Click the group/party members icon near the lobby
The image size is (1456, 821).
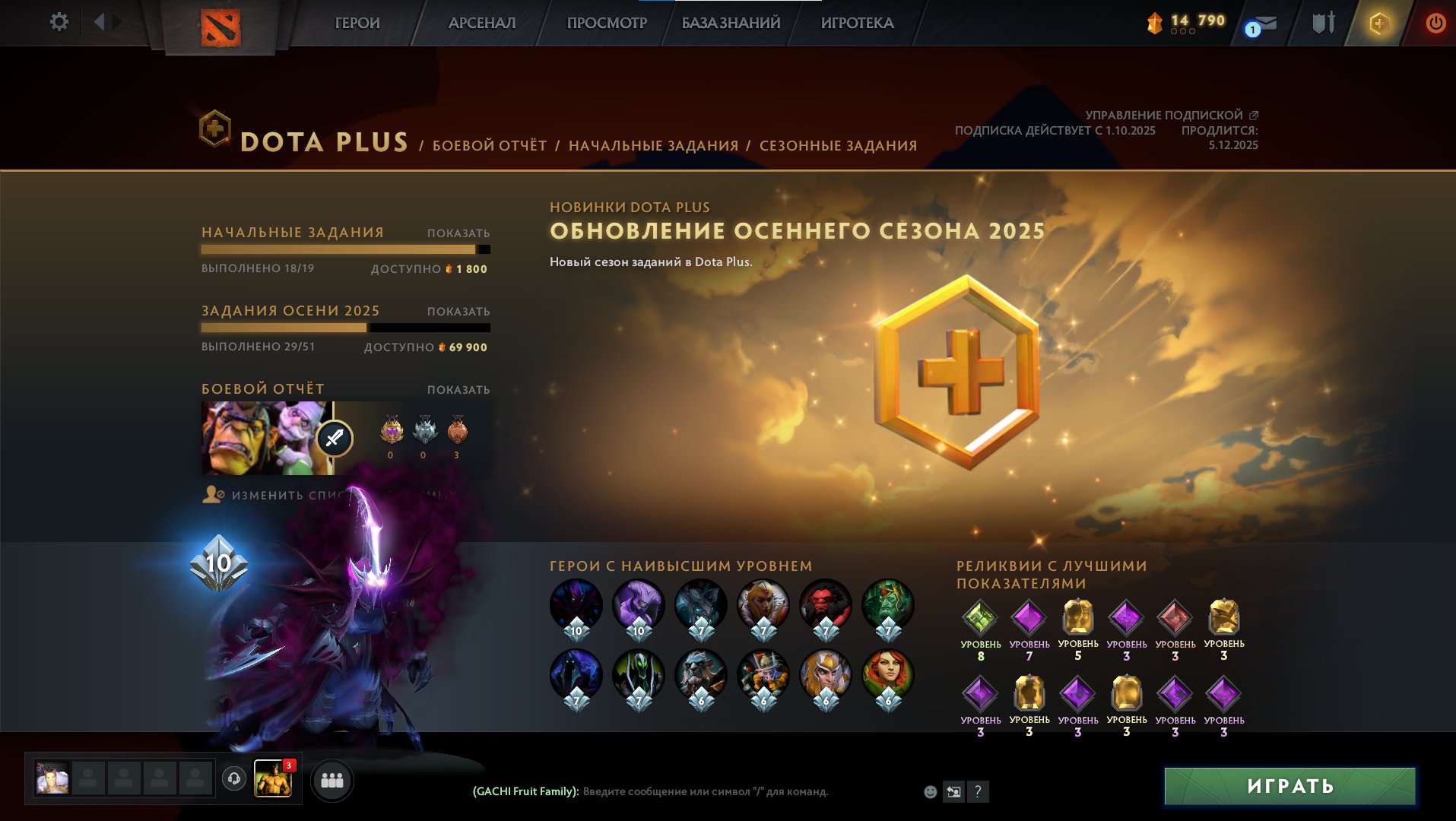click(332, 780)
